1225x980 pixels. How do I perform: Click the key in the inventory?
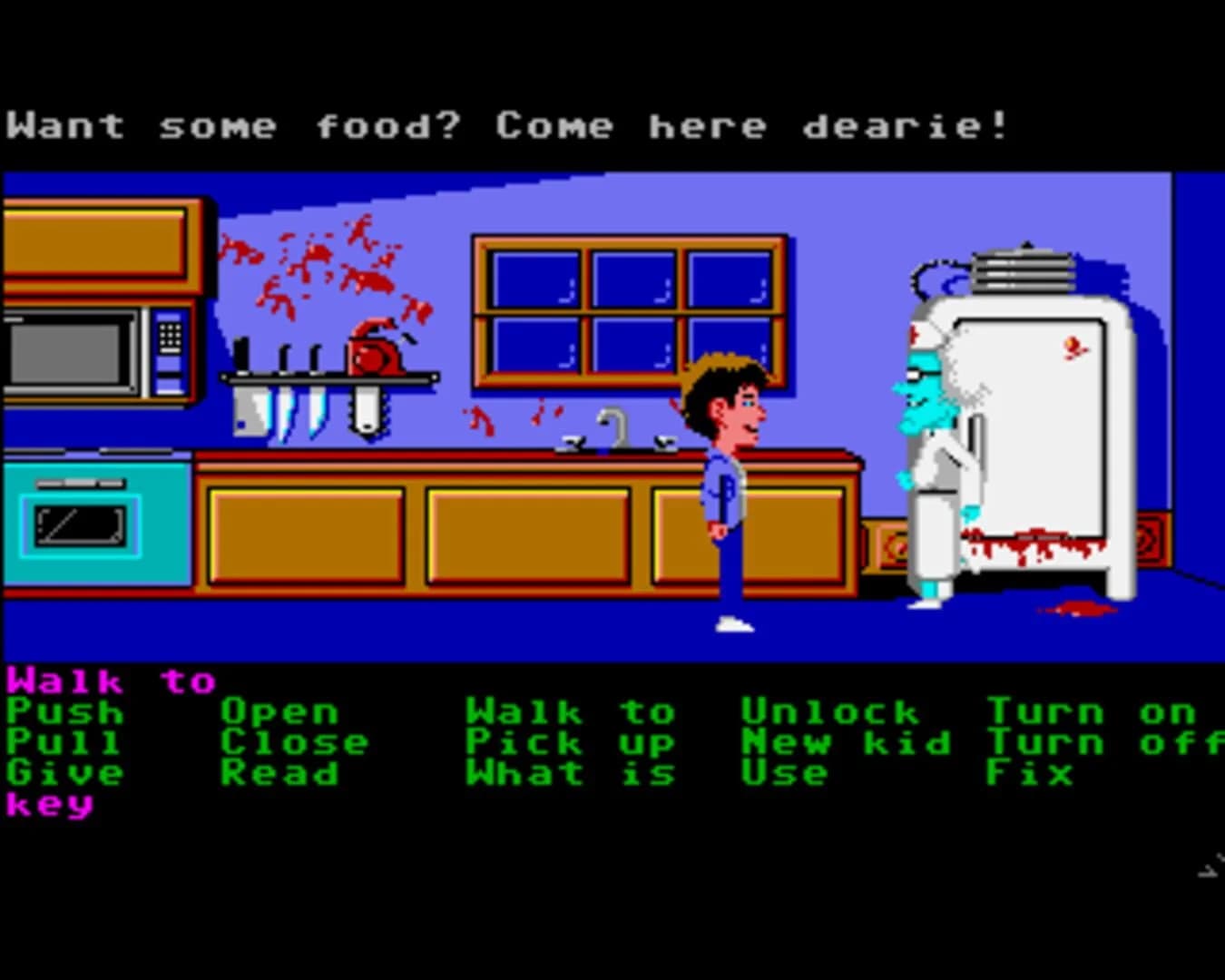tap(50, 804)
